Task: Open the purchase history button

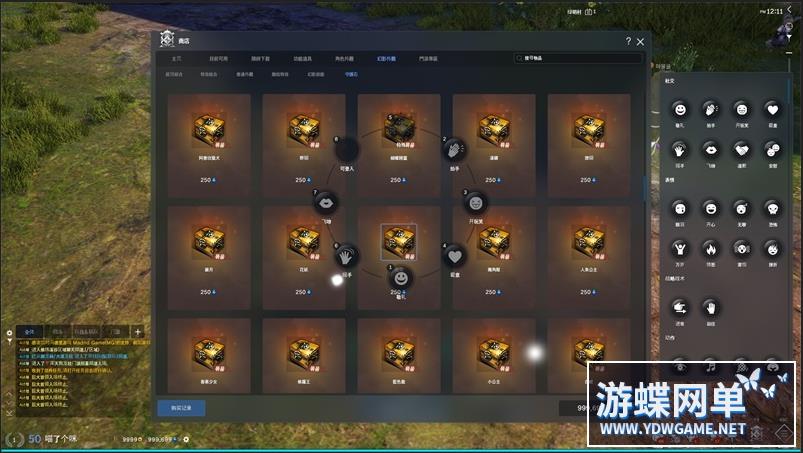Action: coord(181,407)
